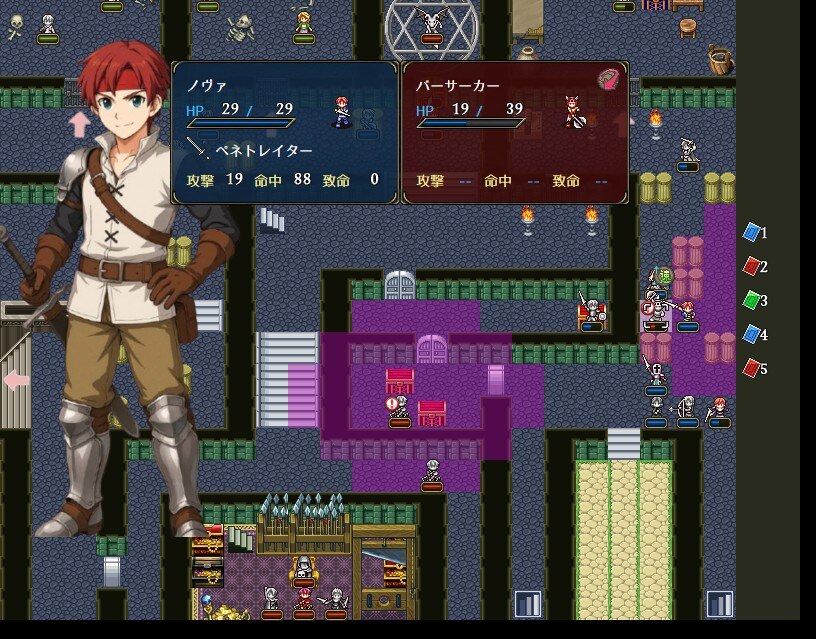Image resolution: width=816 pixels, height=639 pixels.
Task: Pick the blue marker numbered 4
Action: coord(752,334)
